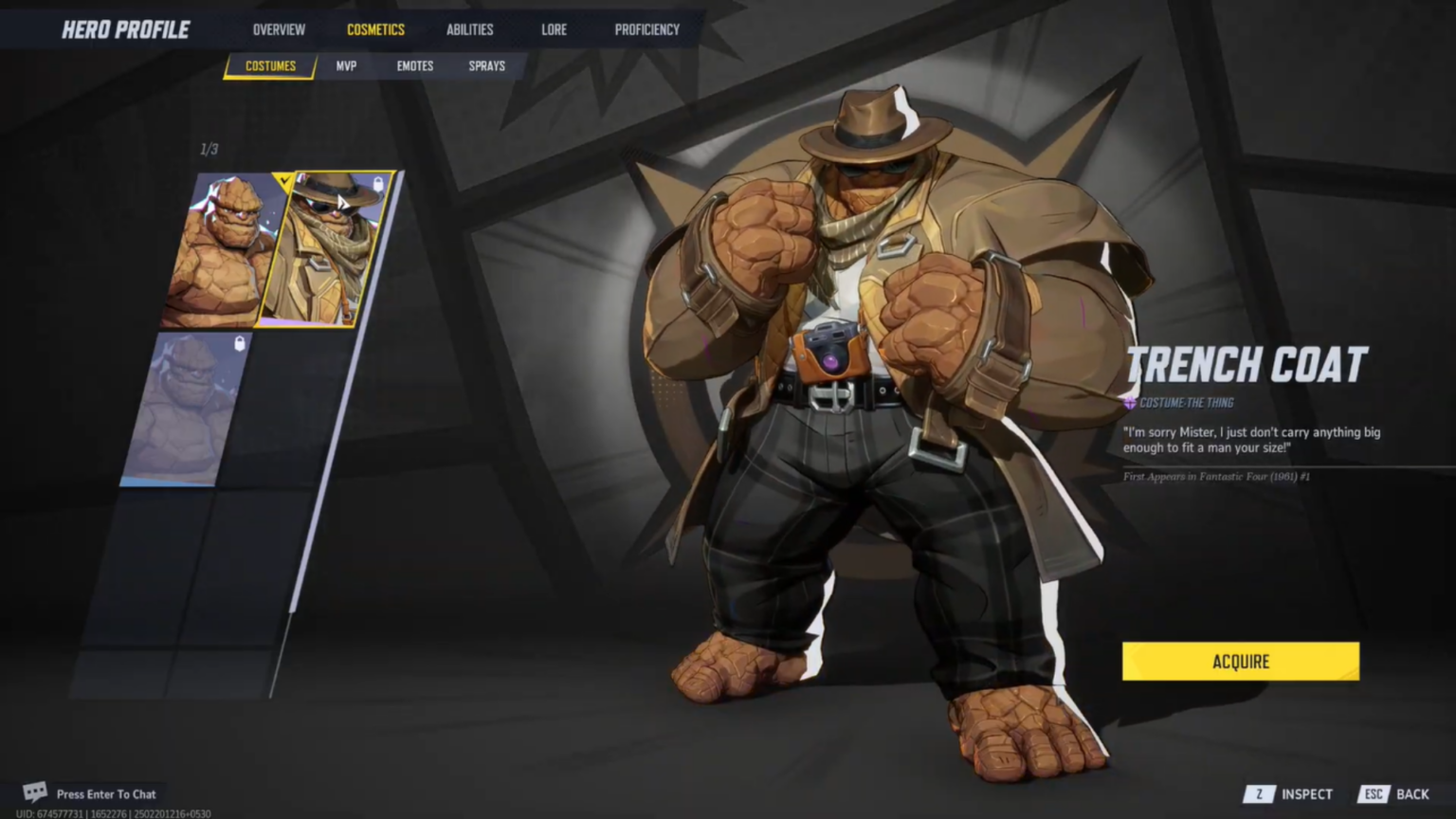This screenshot has width=1456, height=819.
Task: Switch to the Overview tab
Action: tap(279, 29)
